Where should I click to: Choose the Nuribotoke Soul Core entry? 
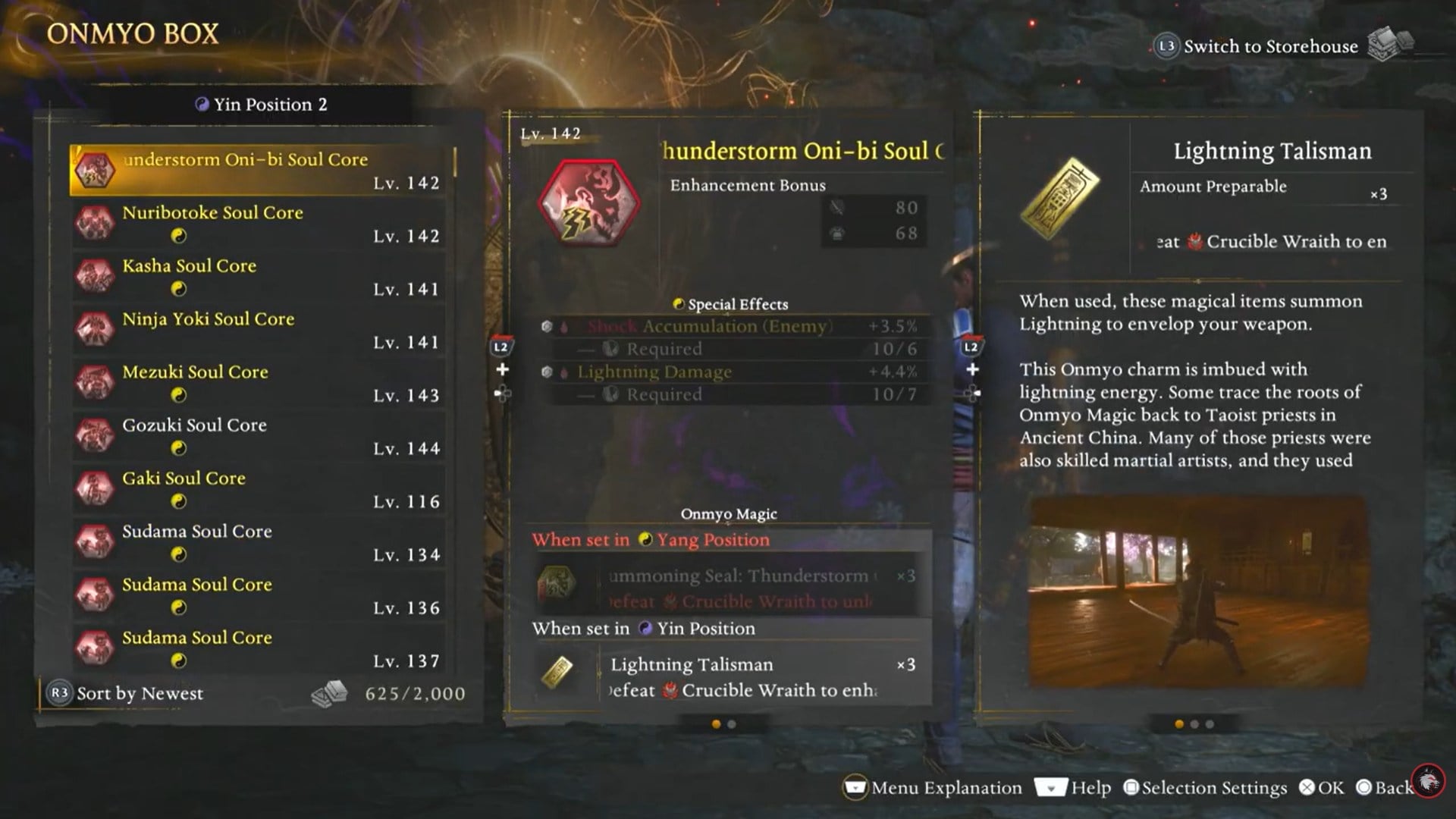pos(262,224)
